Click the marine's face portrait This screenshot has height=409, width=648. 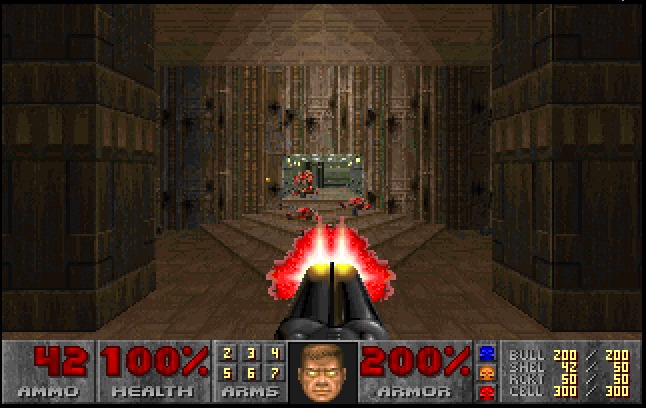point(323,372)
